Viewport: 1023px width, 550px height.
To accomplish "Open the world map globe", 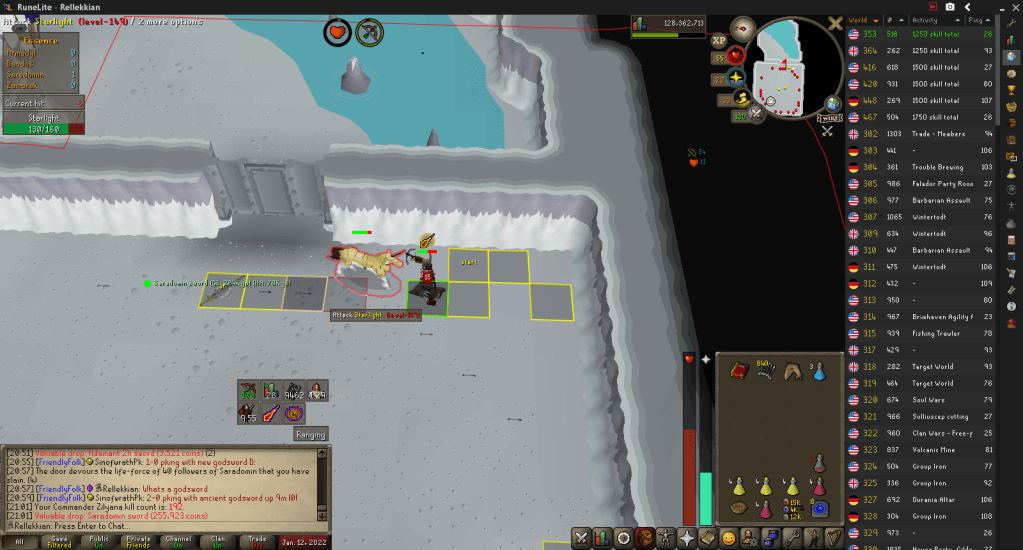I will (x=832, y=103).
